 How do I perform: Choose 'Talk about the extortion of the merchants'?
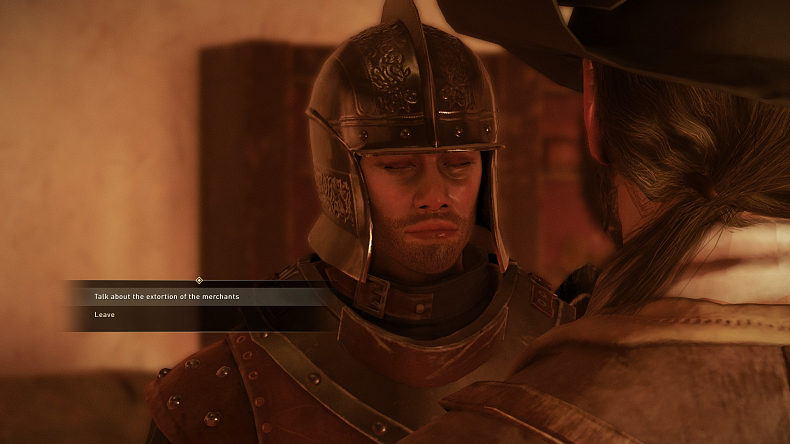point(167,297)
